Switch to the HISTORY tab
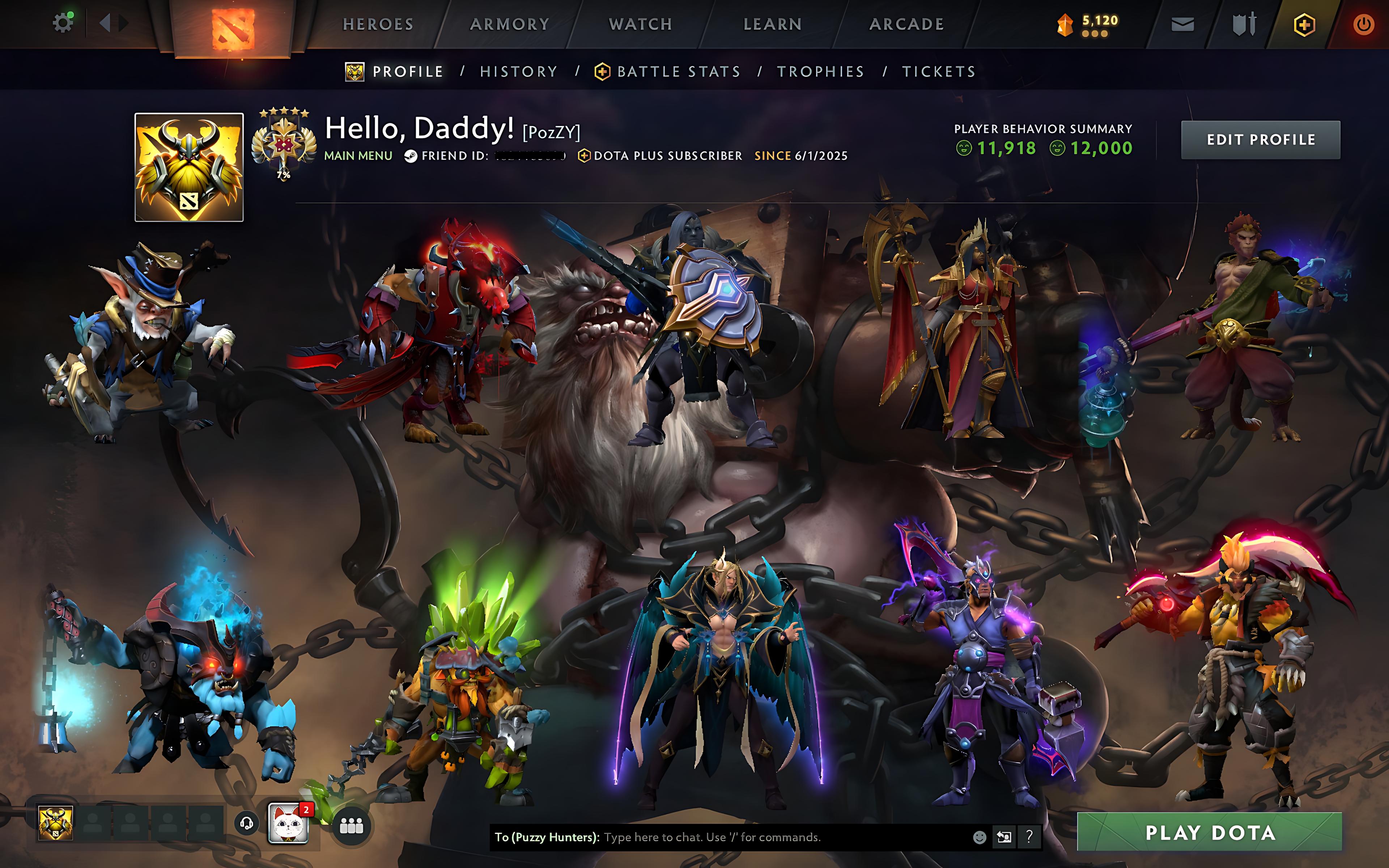This screenshot has height=868, width=1389. (518, 71)
